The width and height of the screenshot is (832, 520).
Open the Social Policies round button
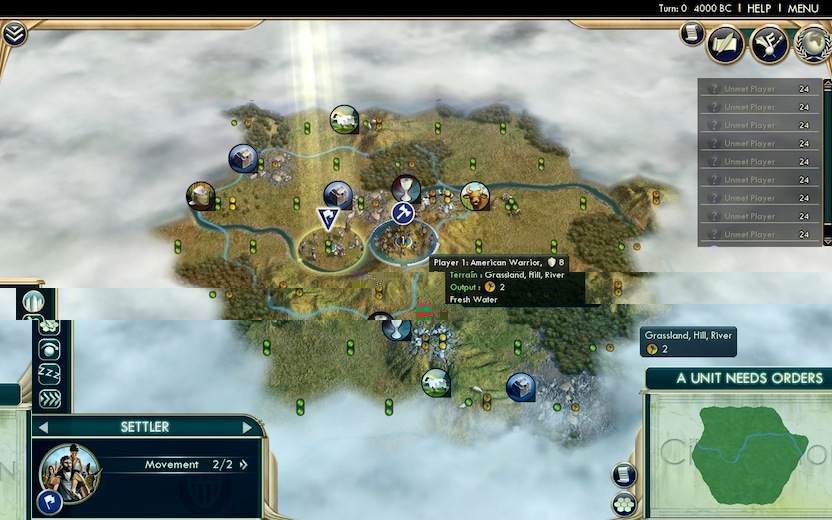[x=768, y=43]
